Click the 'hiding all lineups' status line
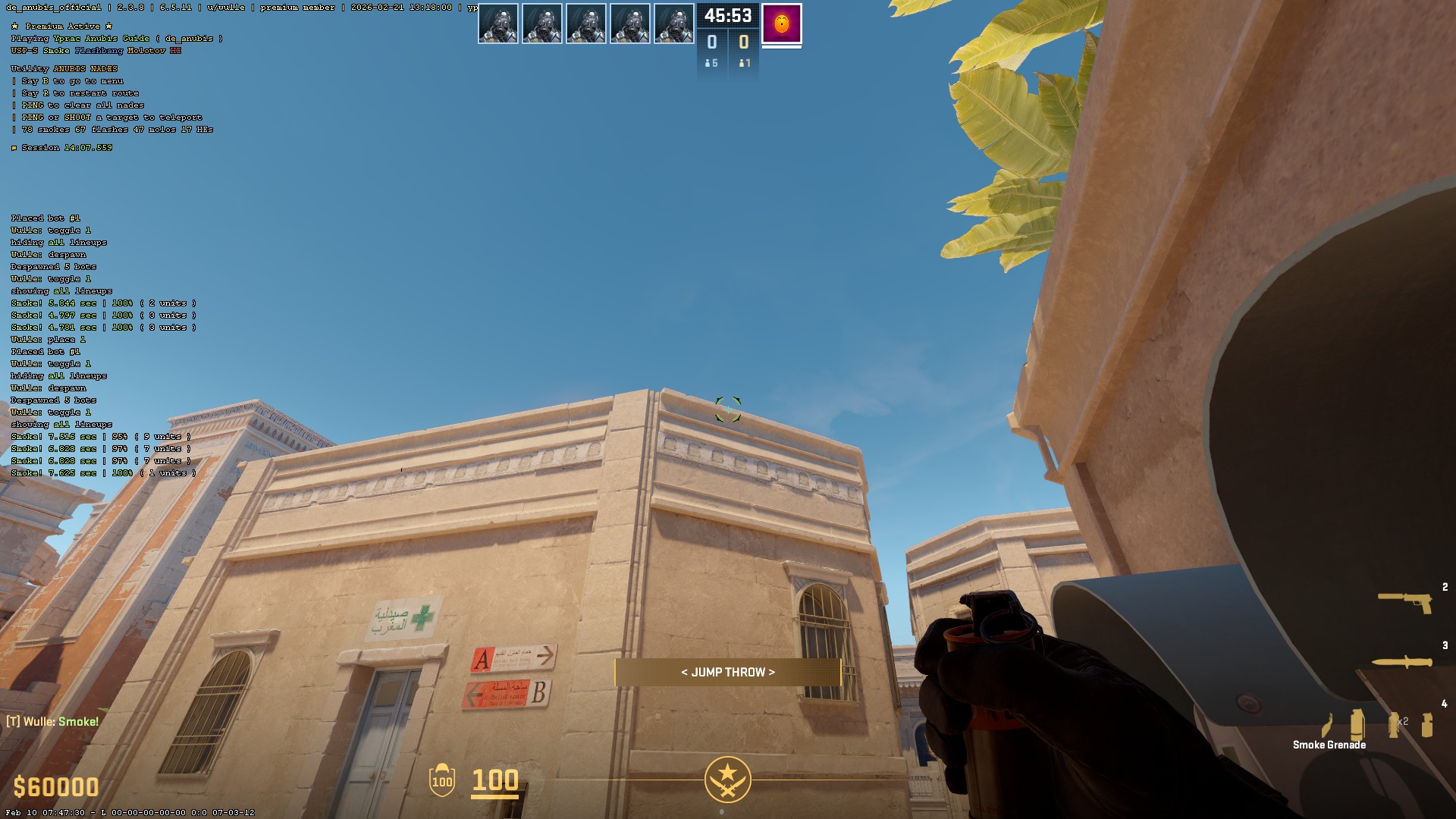Viewport: 1456px width, 819px height. [x=58, y=243]
